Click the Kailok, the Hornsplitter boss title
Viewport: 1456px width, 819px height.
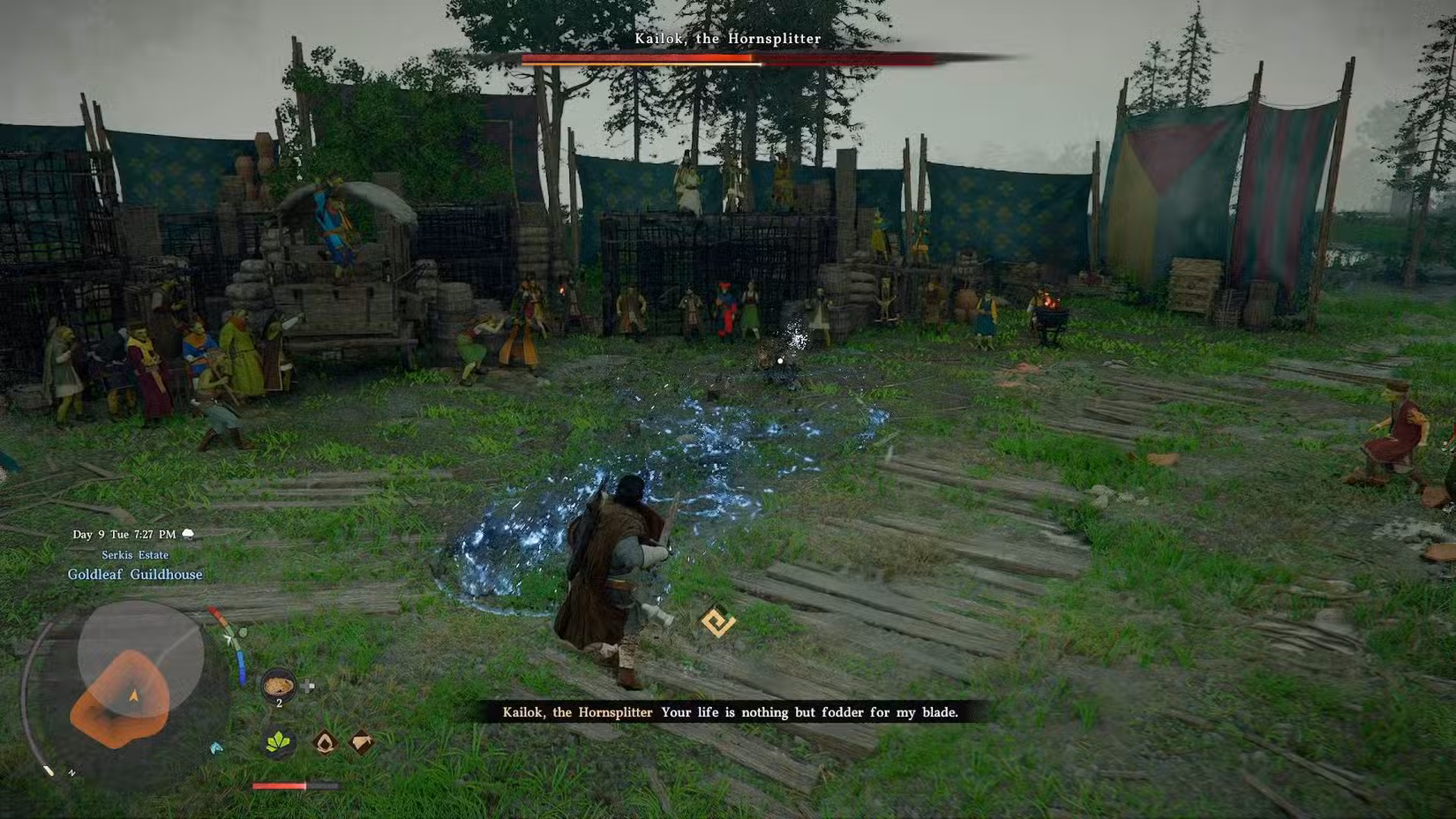[x=727, y=39]
